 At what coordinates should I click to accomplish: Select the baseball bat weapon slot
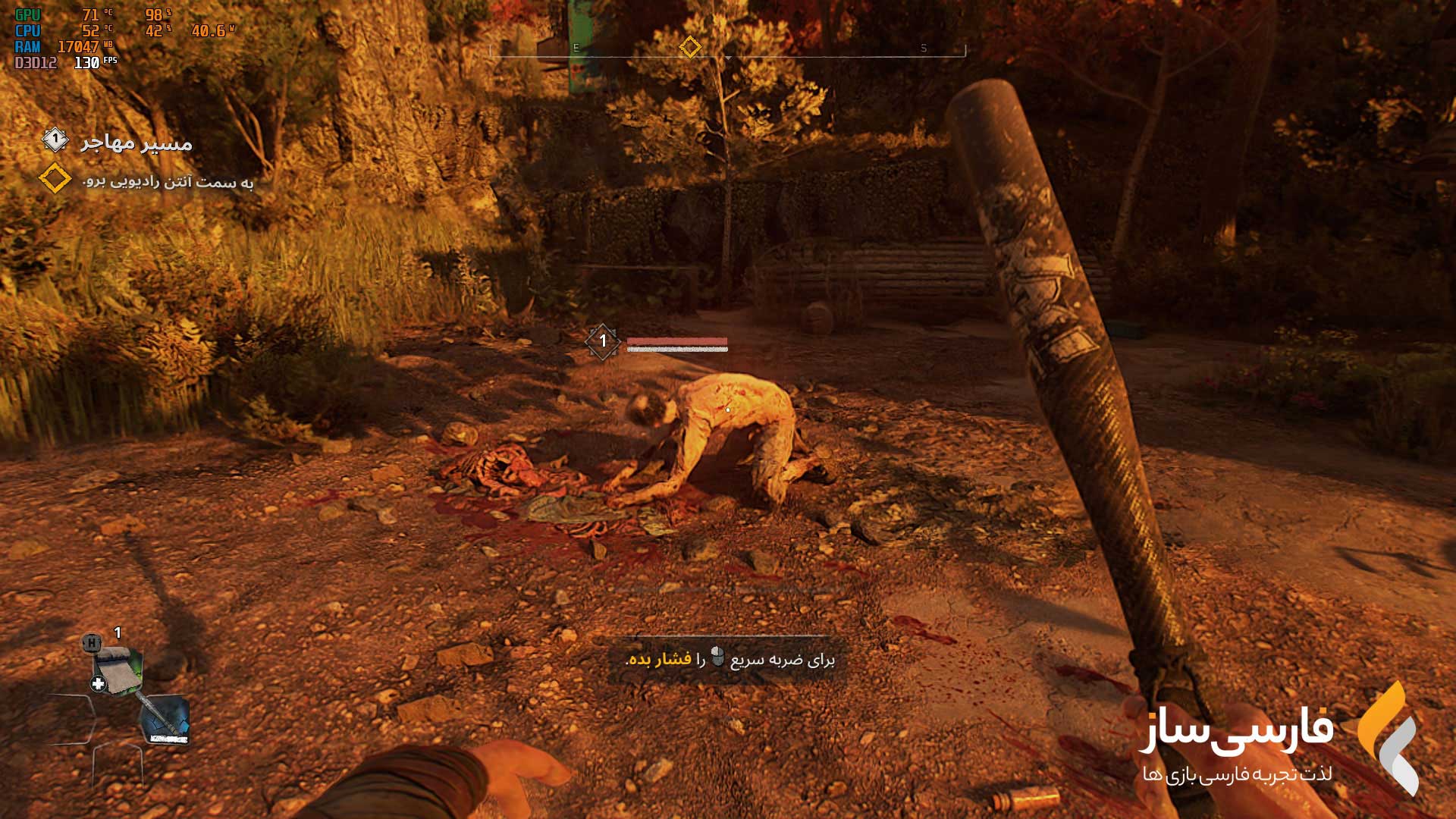click(x=164, y=719)
